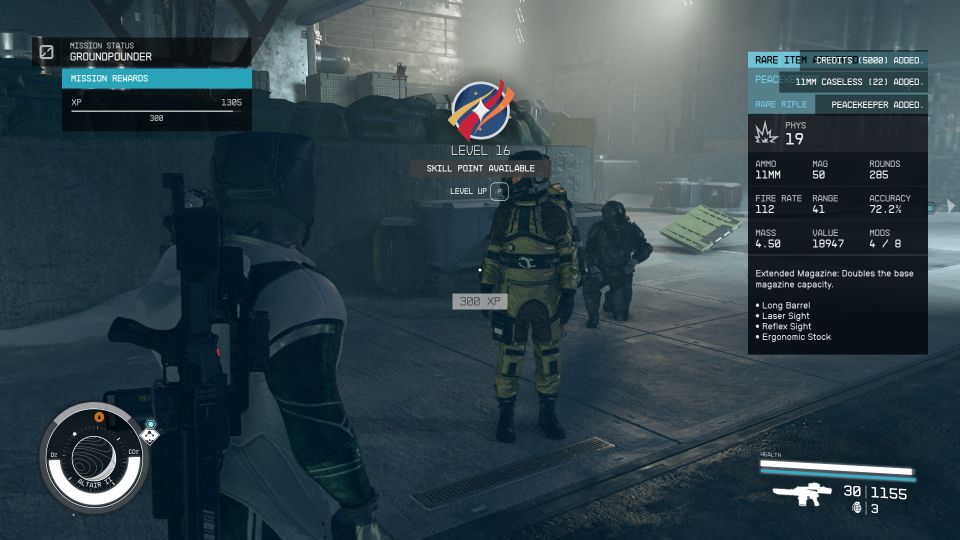Click the PHYS damage type icon
960x540 pixels.
pyautogui.click(x=765, y=132)
